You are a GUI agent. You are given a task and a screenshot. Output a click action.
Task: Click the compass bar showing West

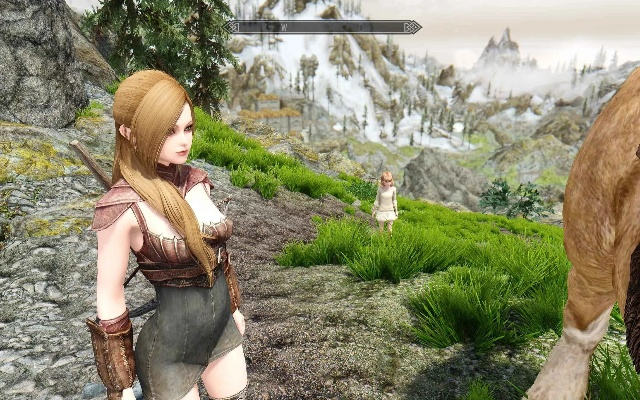coord(322,27)
